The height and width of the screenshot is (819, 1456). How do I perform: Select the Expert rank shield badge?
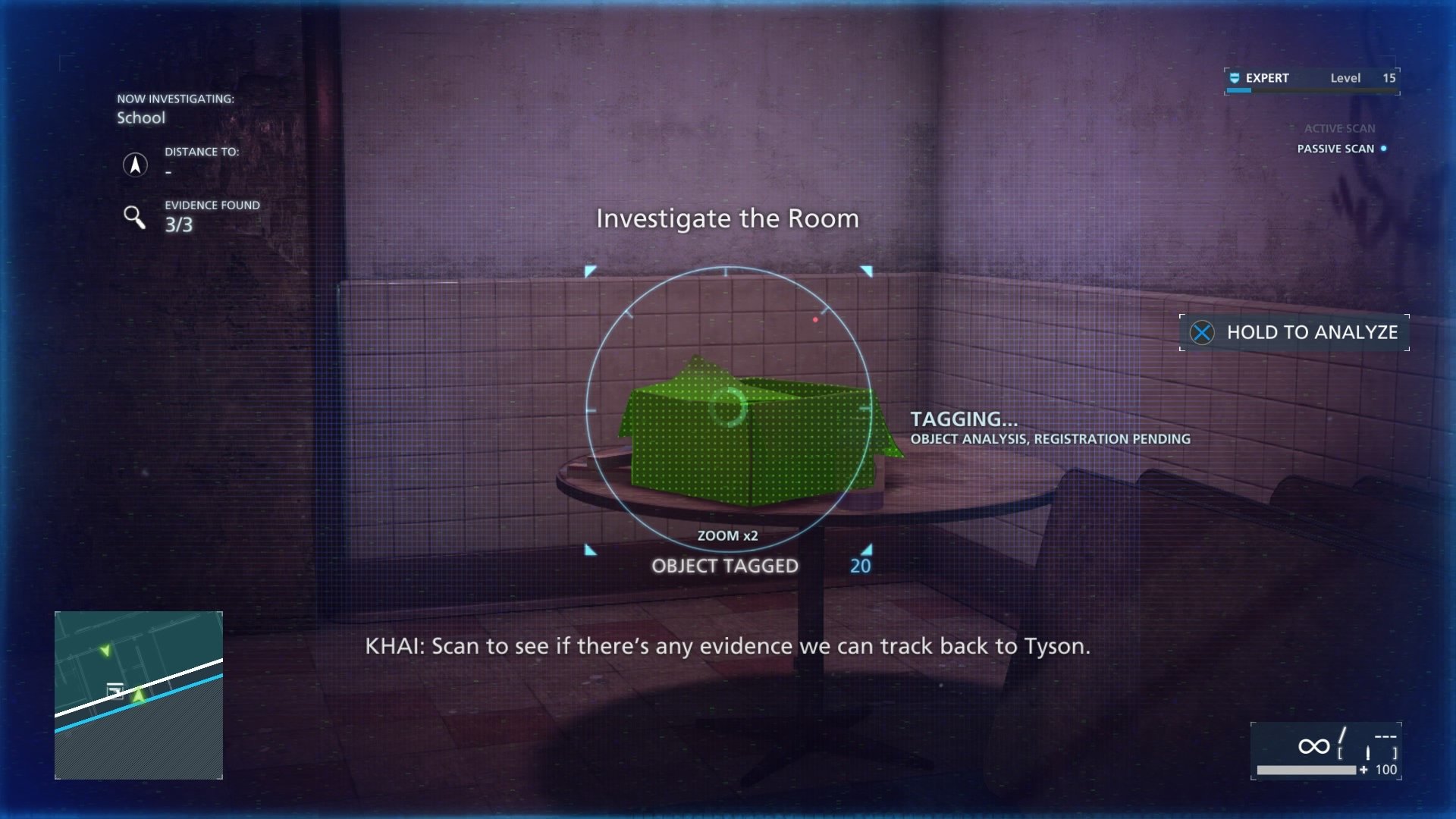(x=1233, y=77)
